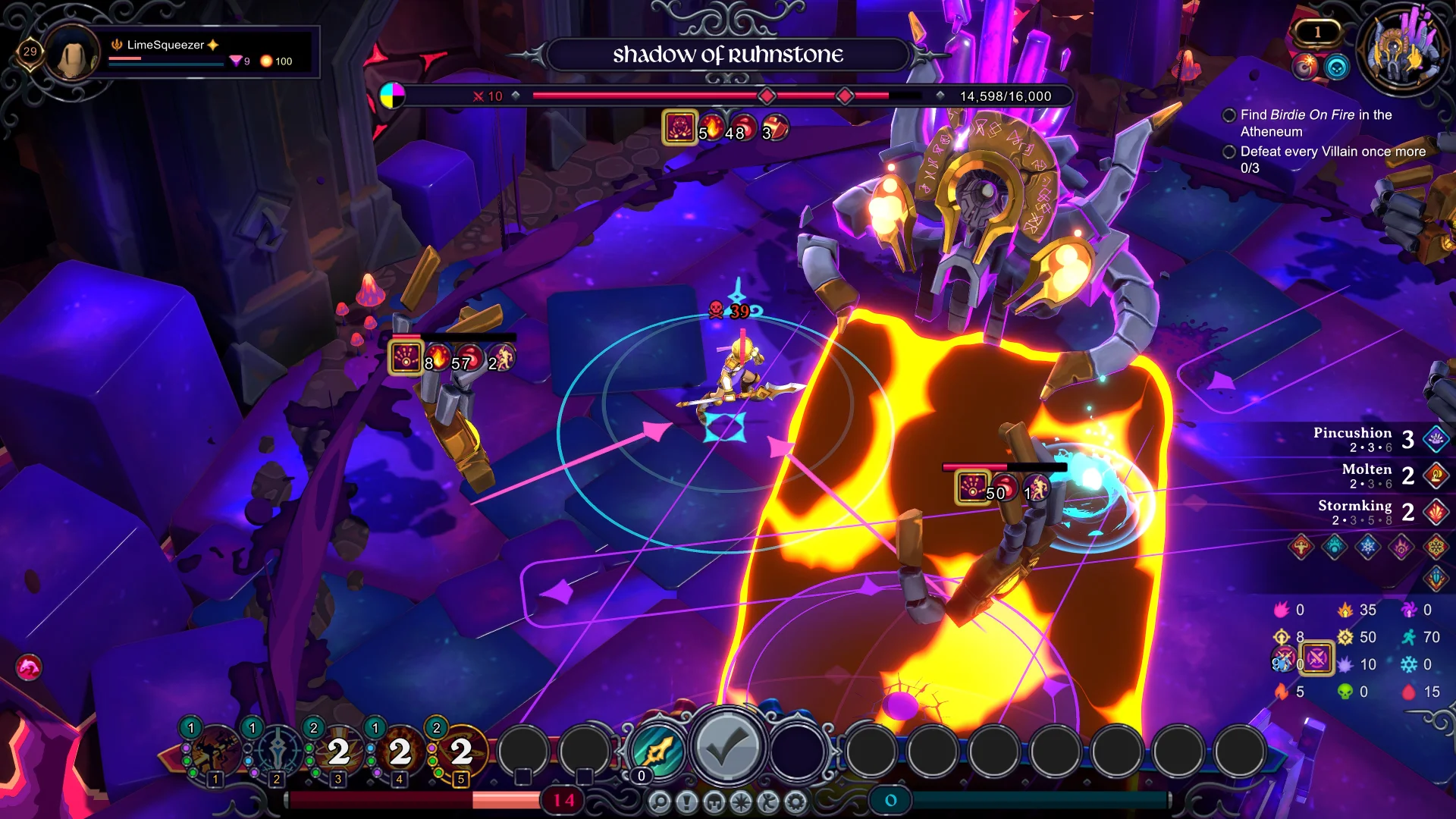Click the blue snowflake trait icon
This screenshot has height=819, width=1456.
click(1368, 546)
